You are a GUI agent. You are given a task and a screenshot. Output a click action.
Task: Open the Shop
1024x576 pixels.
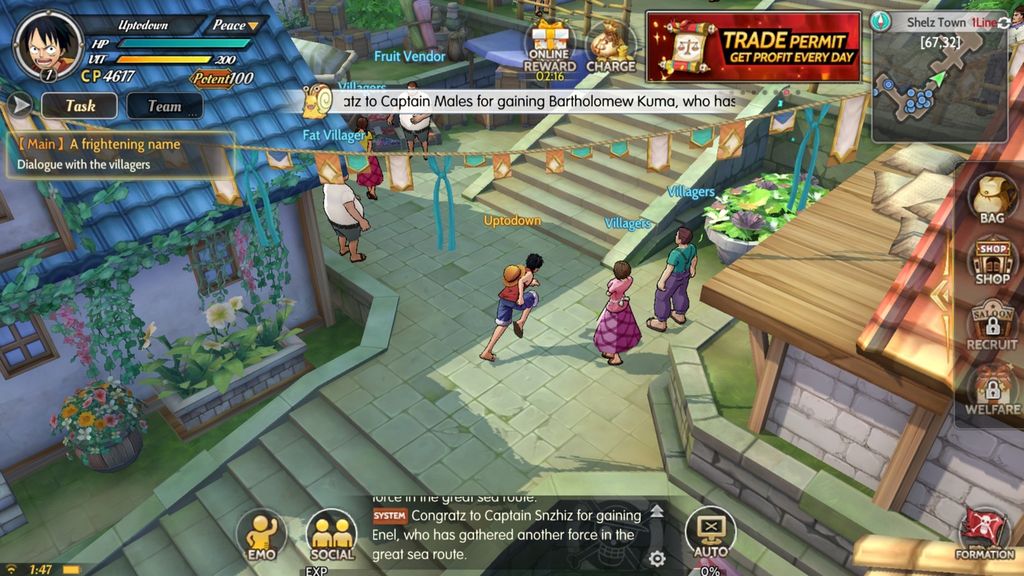click(x=991, y=261)
